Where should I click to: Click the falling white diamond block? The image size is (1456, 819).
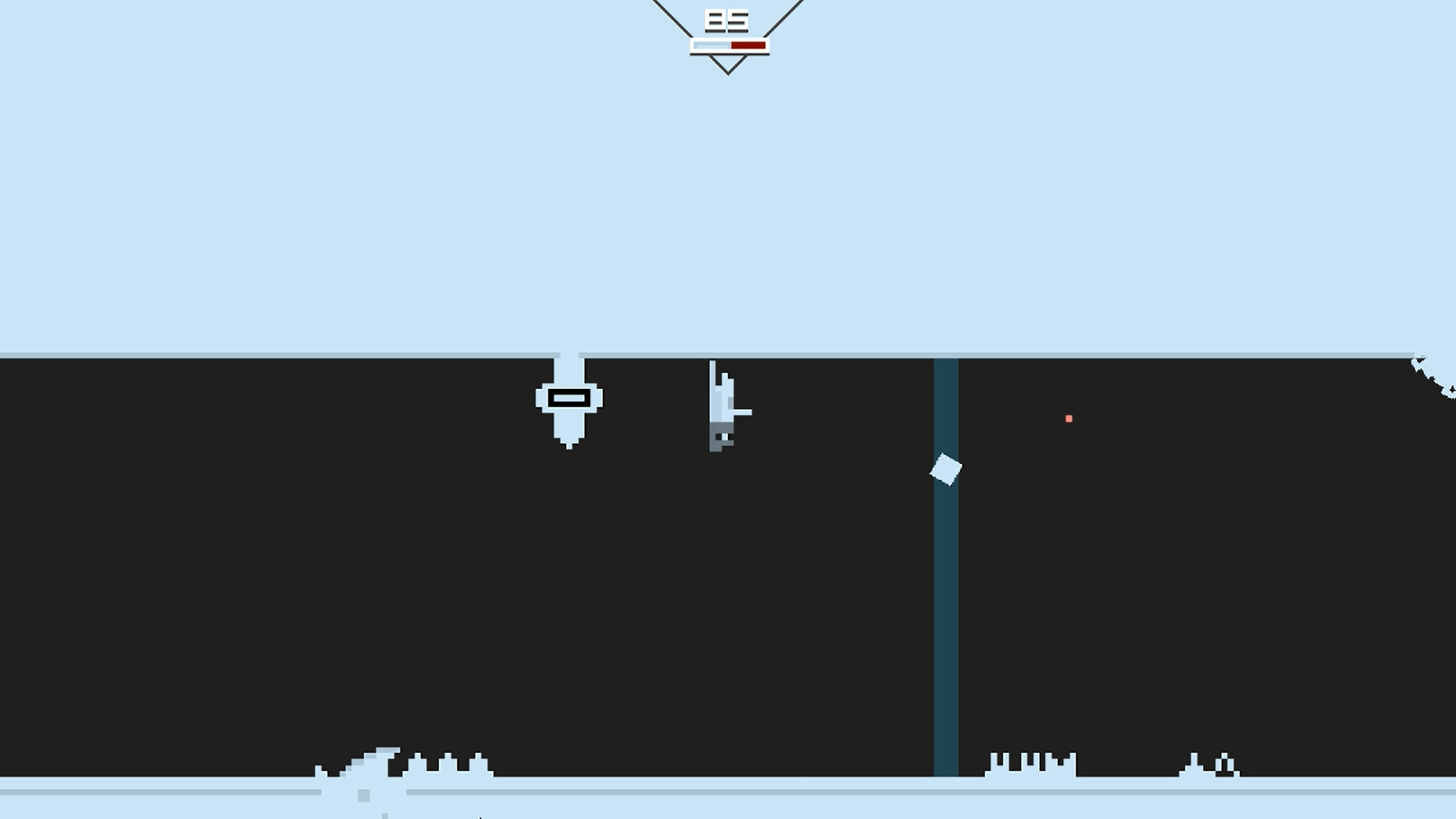[x=944, y=470]
